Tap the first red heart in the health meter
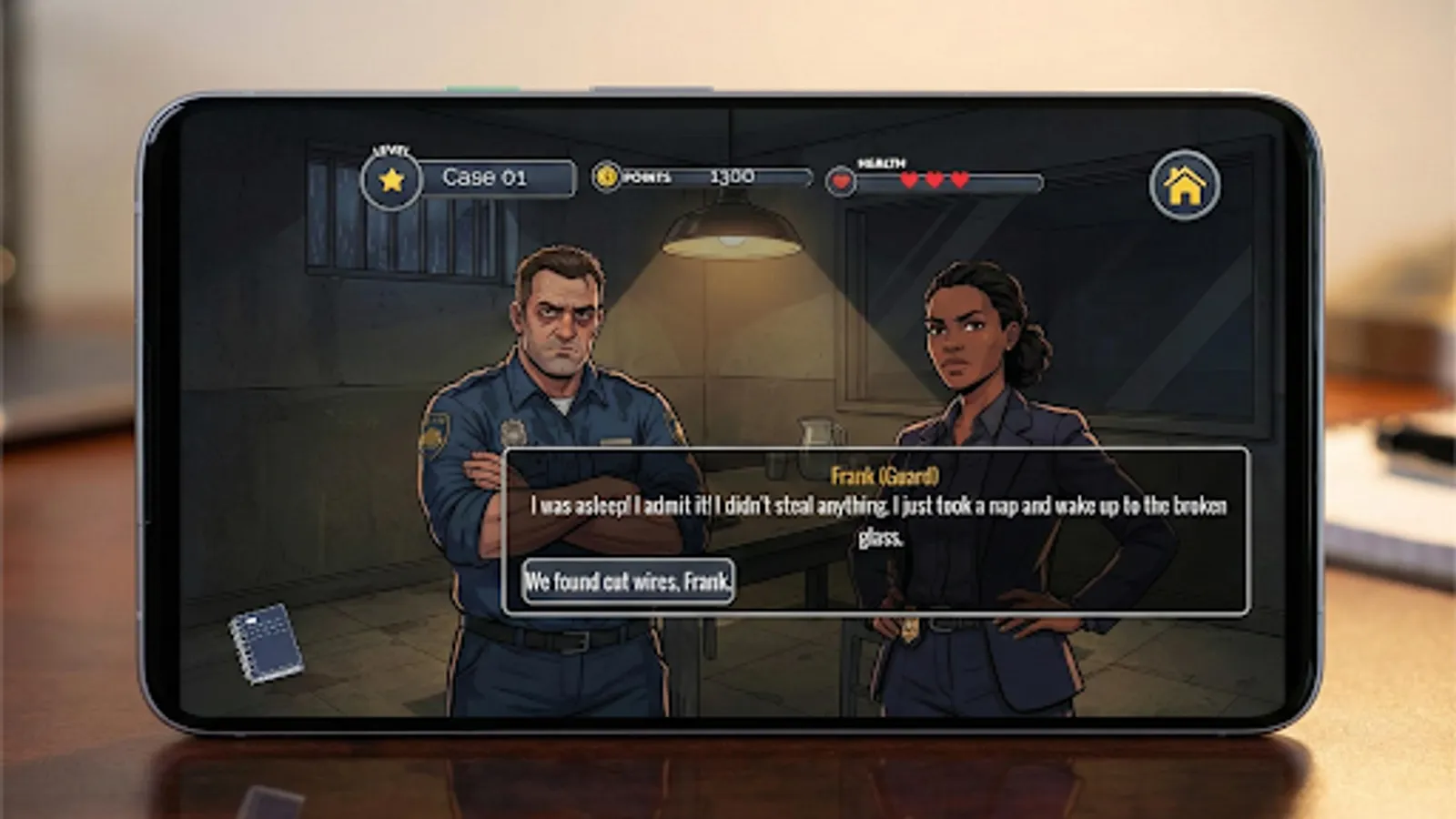This screenshot has width=1456, height=819. pyautogui.click(x=909, y=179)
